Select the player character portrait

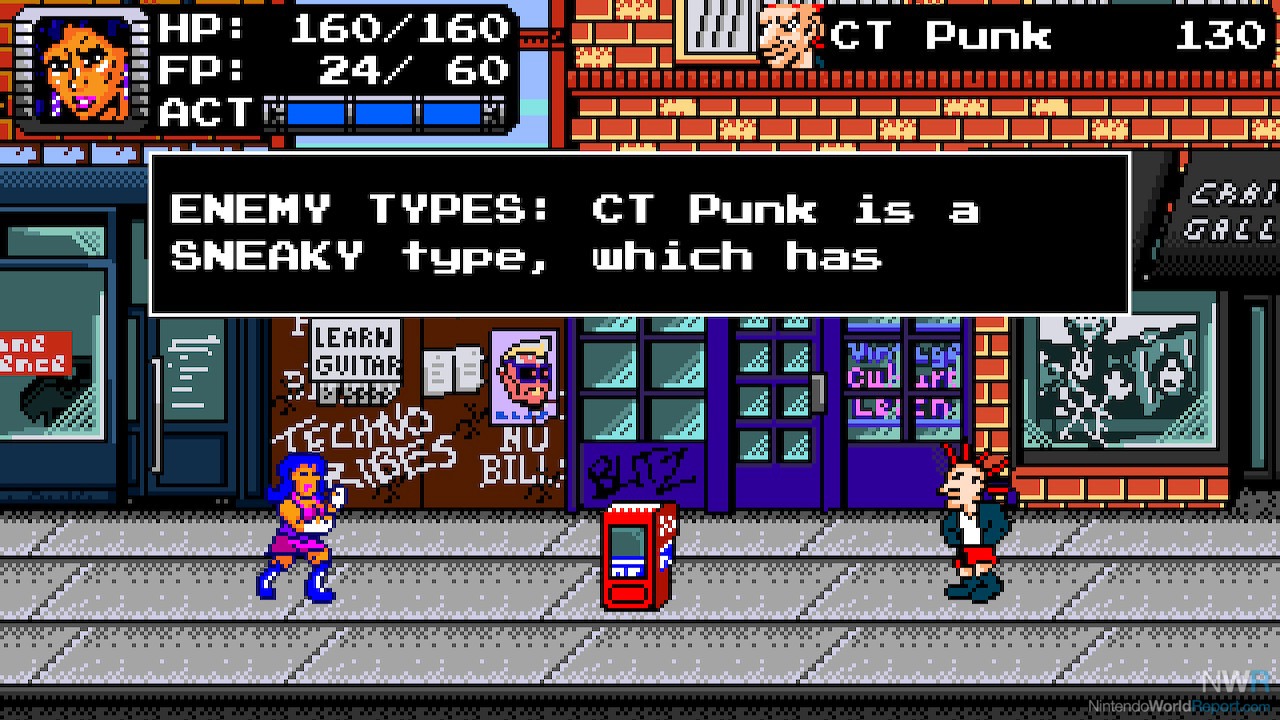click(x=87, y=68)
